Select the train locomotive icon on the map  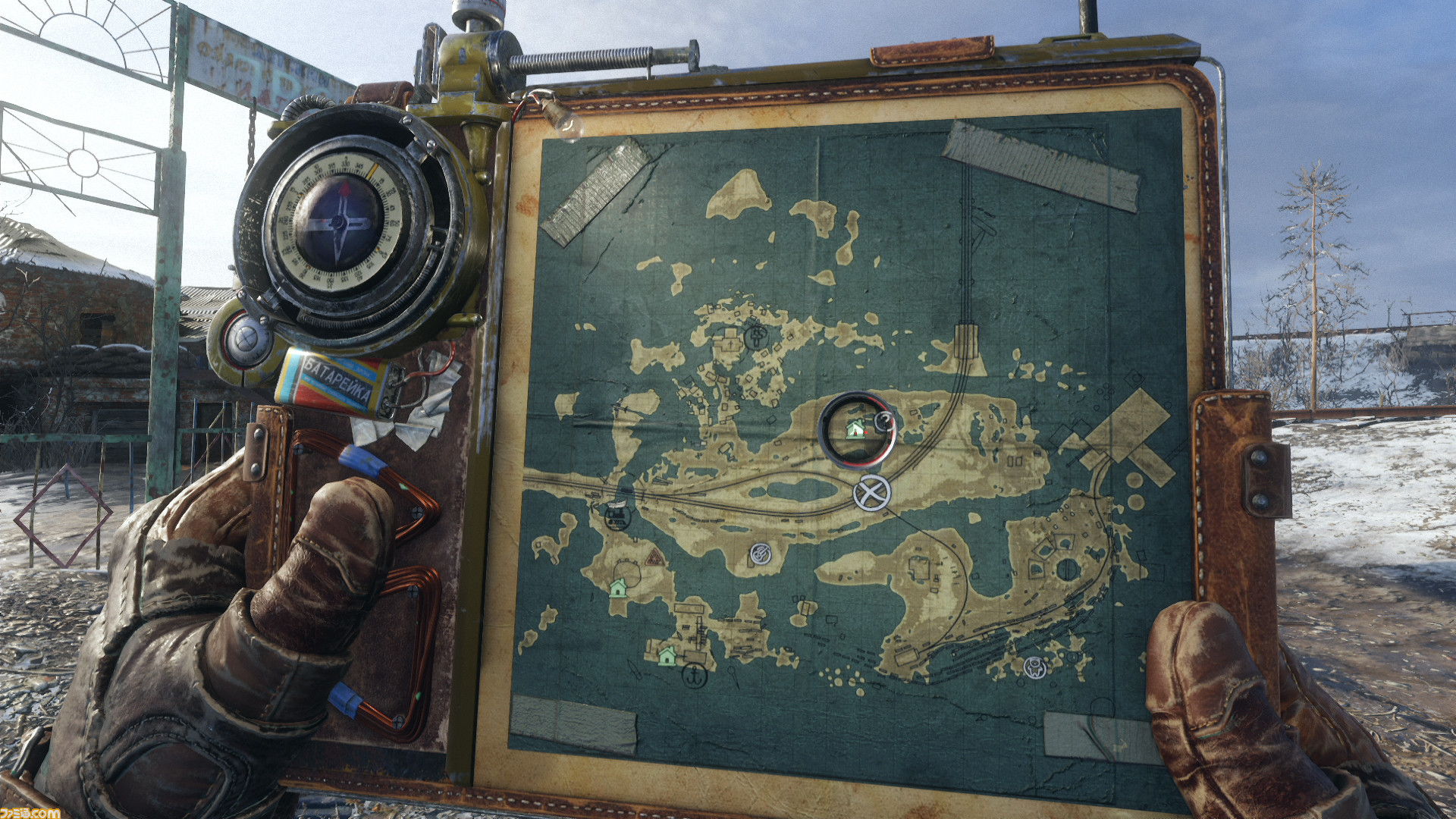pyautogui.click(x=617, y=514)
